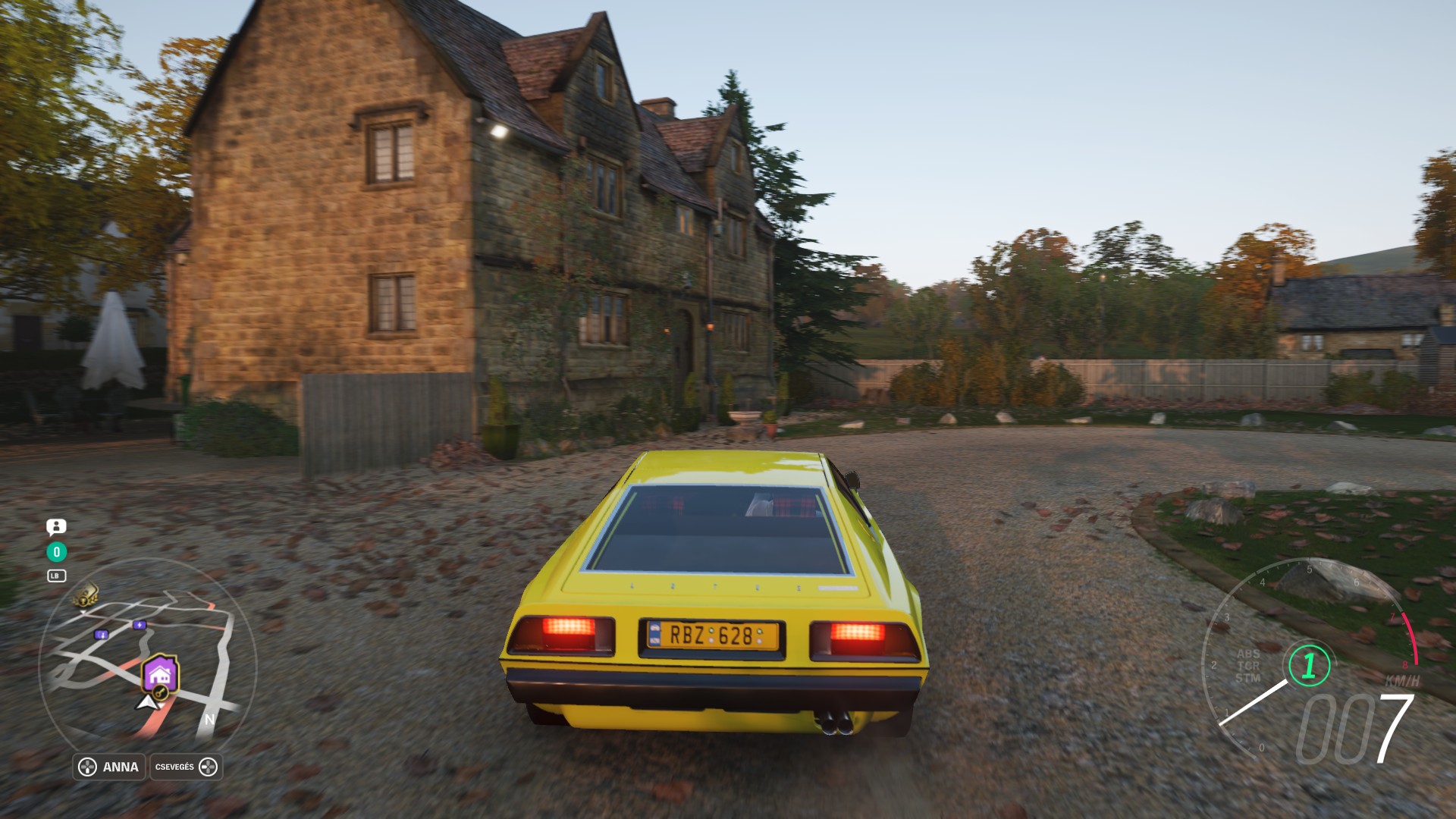
Task: Click the gold trophy marker on minimap
Action: point(85,594)
